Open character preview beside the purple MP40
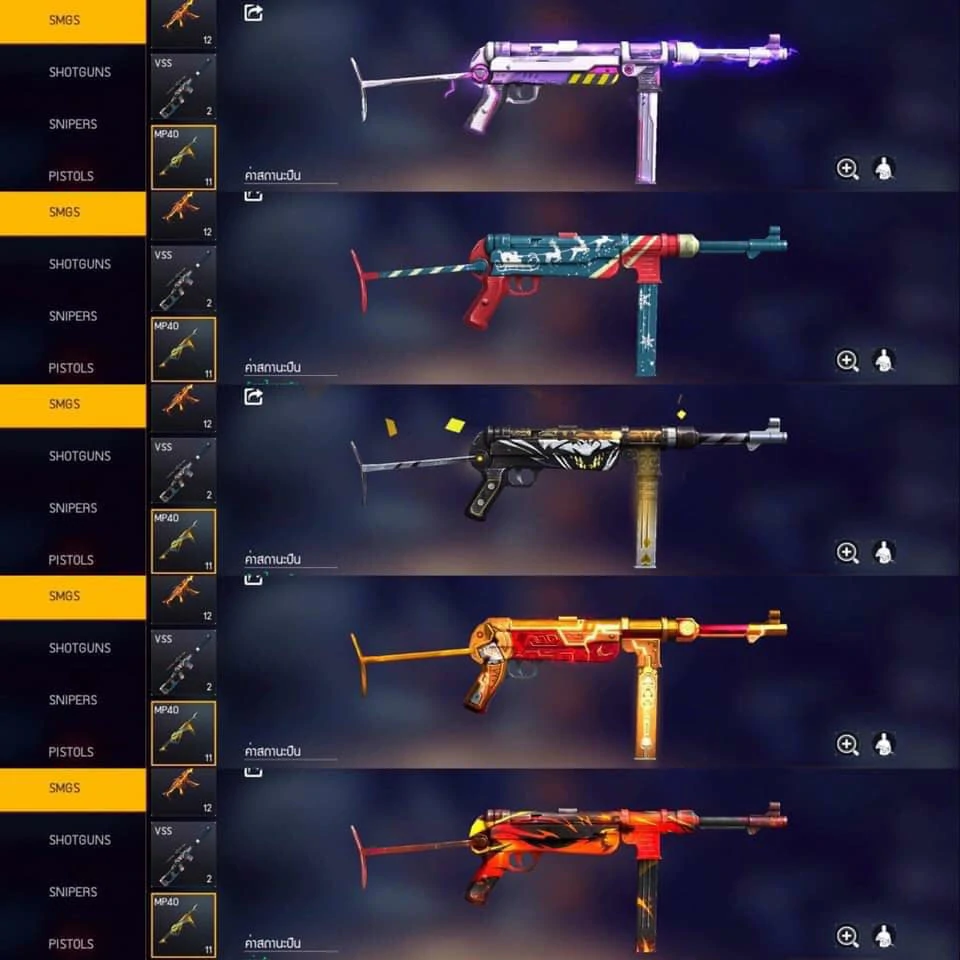Image resolution: width=960 pixels, height=960 pixels. [x=883, y=169]
